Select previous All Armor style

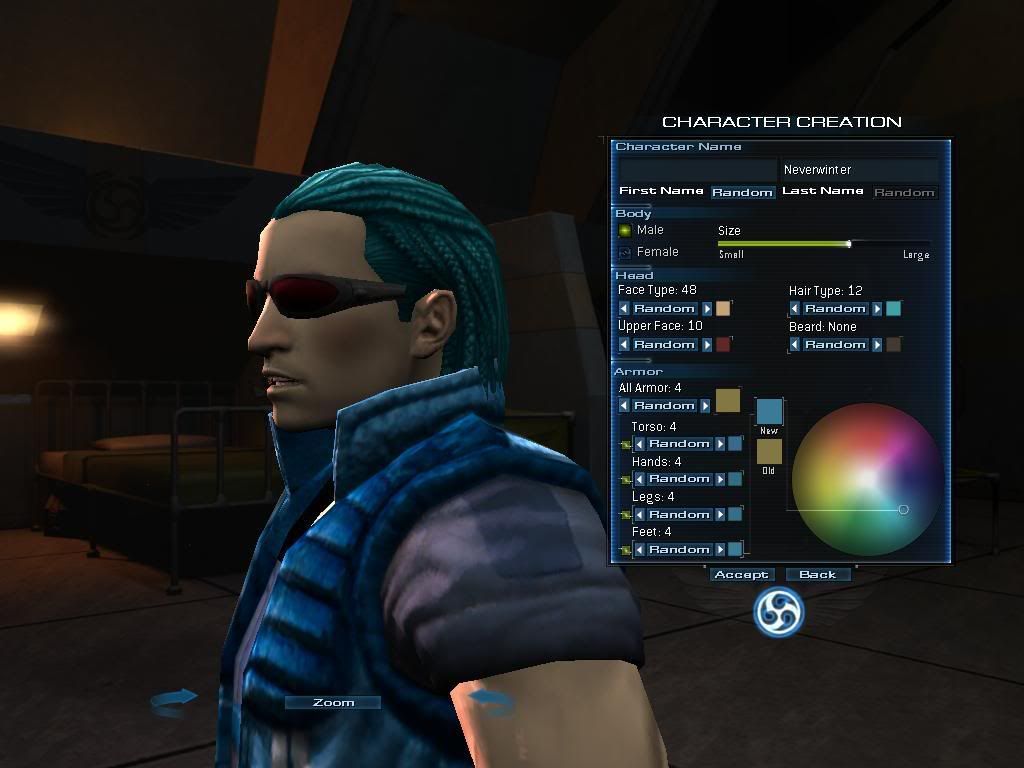pyautogui.click(x=625, y=406)
